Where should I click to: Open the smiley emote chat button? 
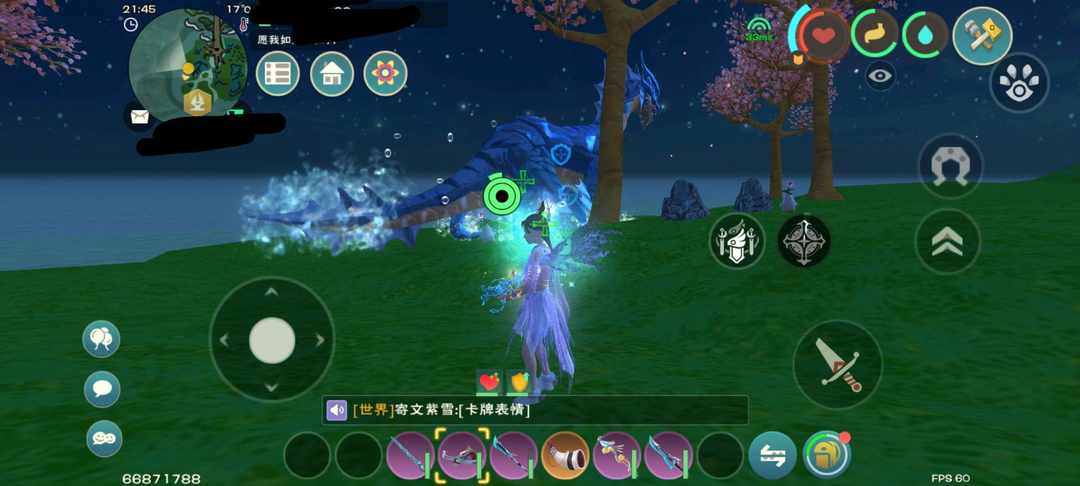click(103, 438)
